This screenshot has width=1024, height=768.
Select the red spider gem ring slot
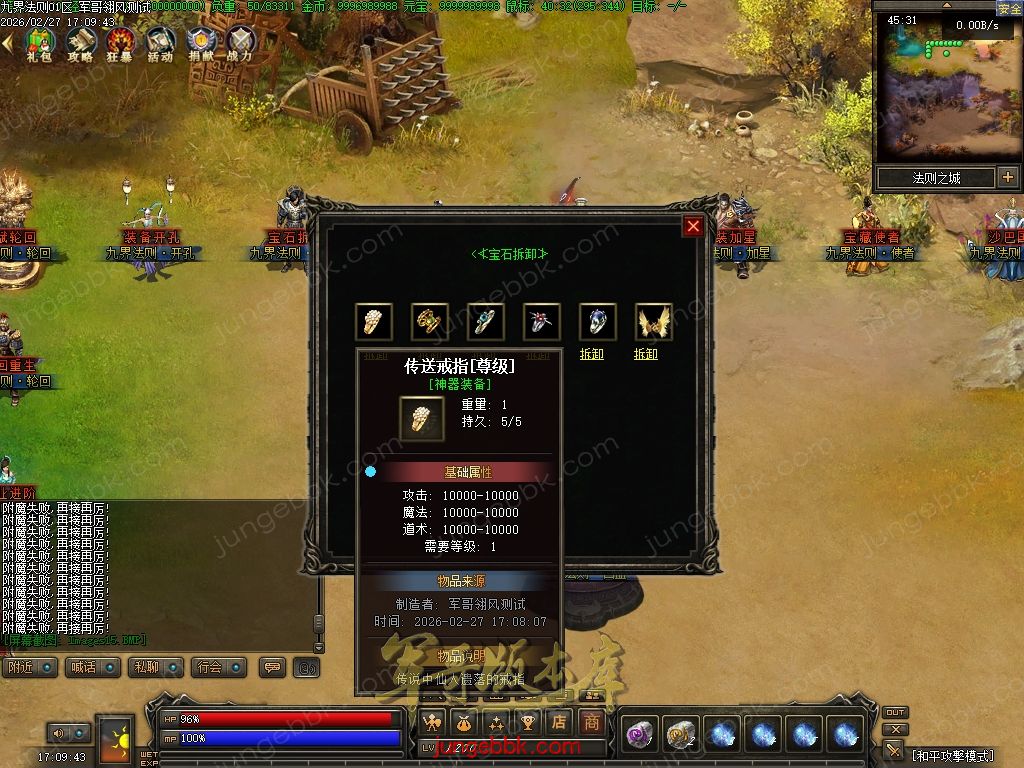542,322
